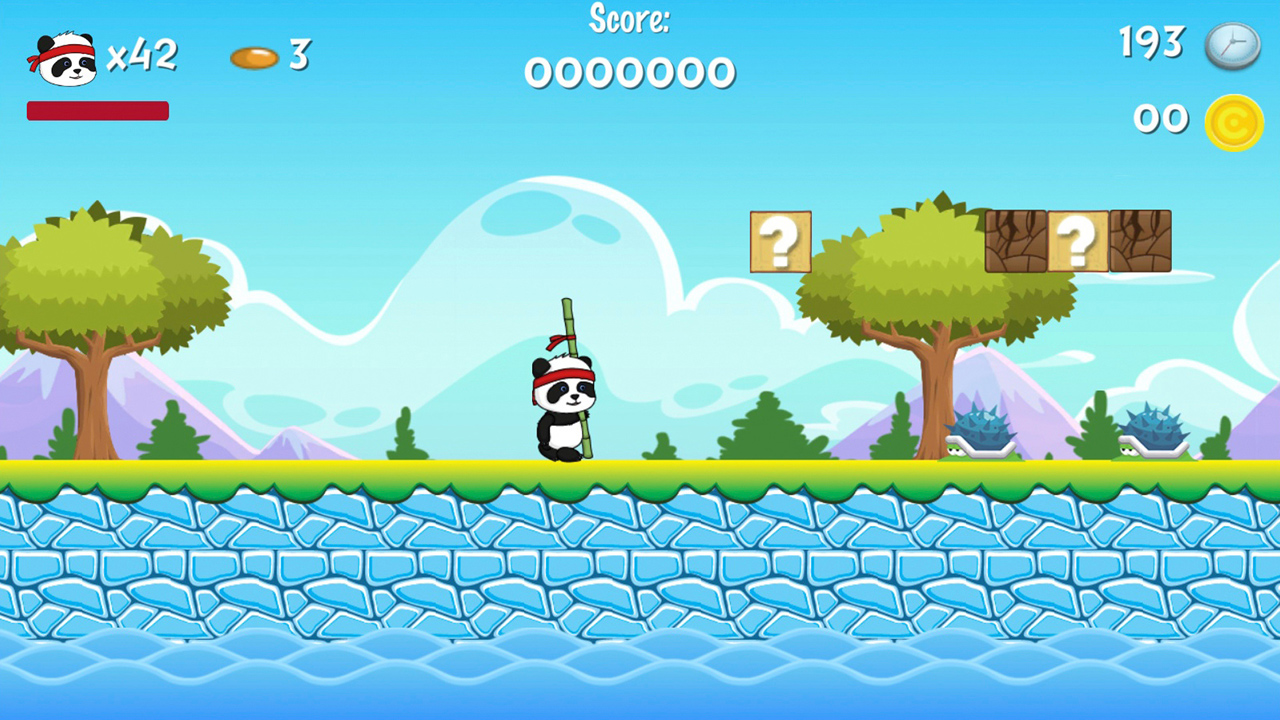Tap the right question mark block
The width and height of the screenshot is (1280, 720).
(x=1078, y=240)
